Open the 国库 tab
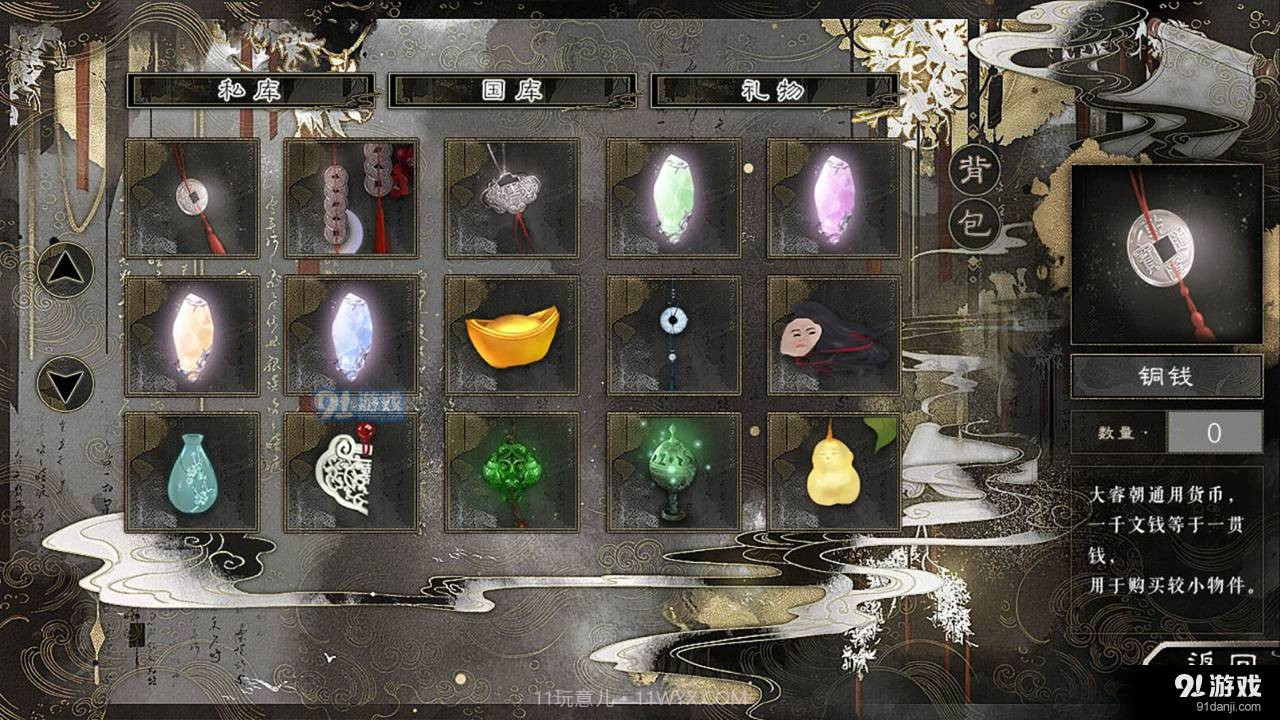 (x=512, y=90)
